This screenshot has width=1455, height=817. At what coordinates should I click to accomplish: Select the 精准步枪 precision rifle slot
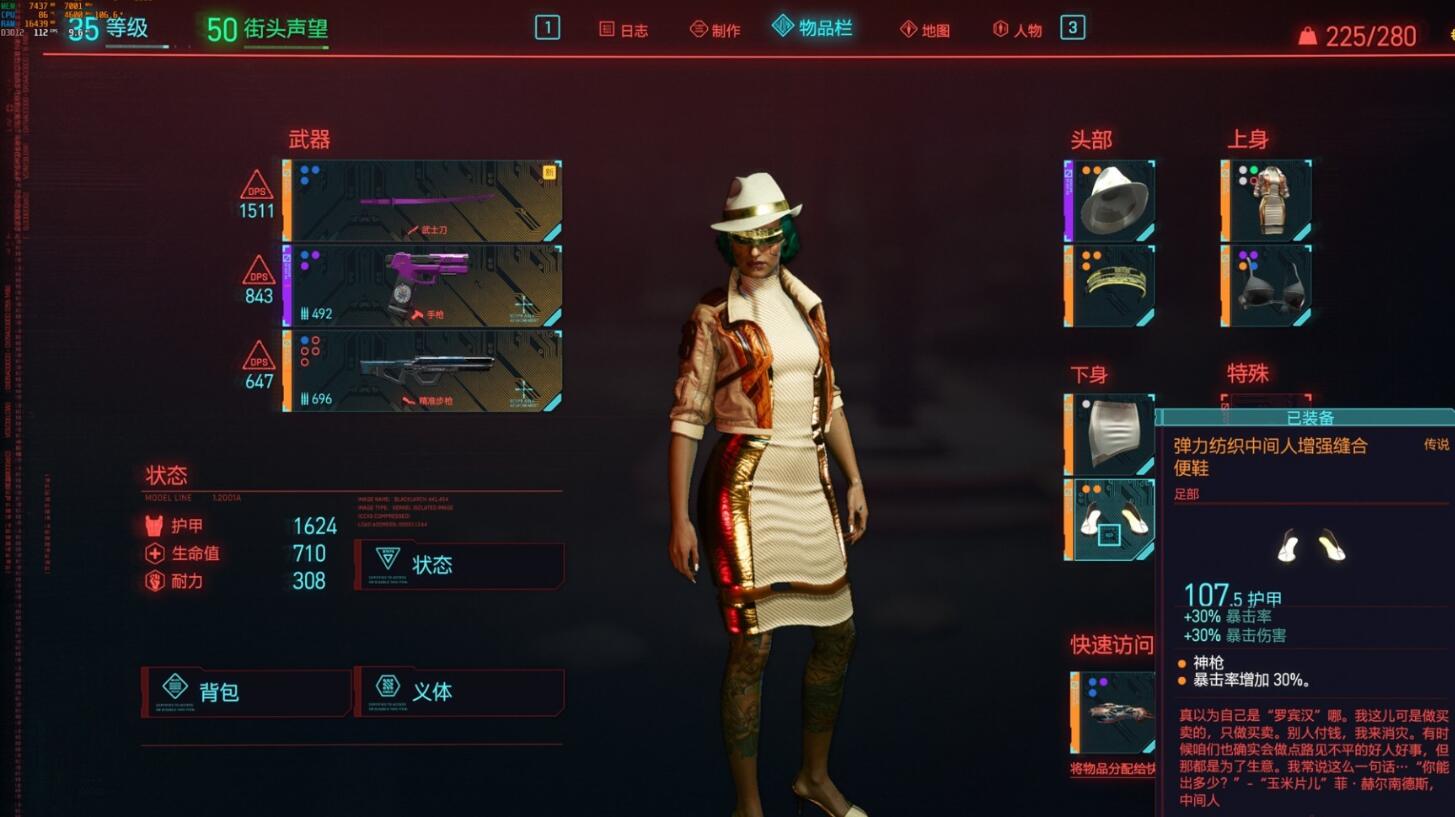[x=422, y=371]
